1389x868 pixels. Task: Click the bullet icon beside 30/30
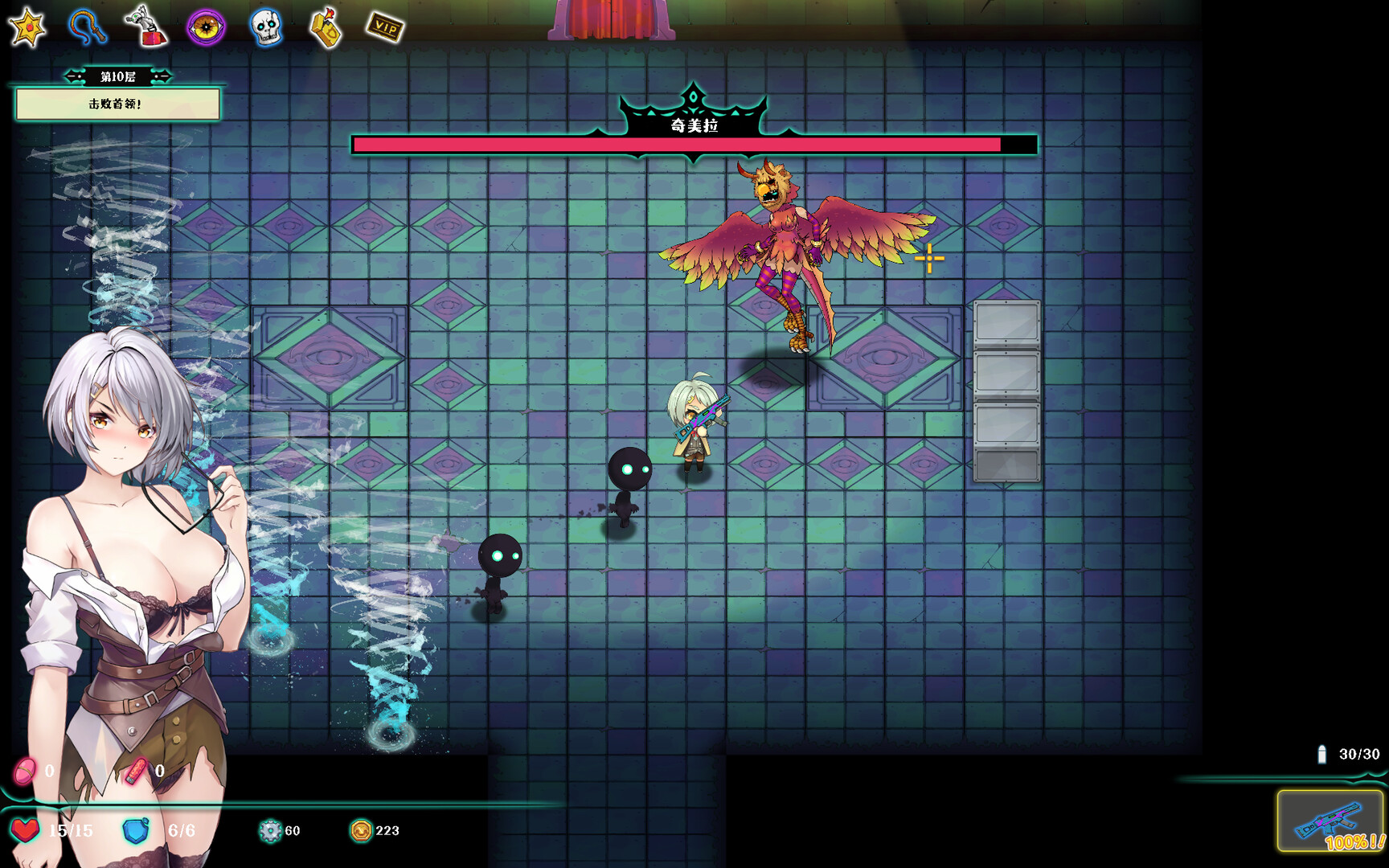(x=1321, y=754)
